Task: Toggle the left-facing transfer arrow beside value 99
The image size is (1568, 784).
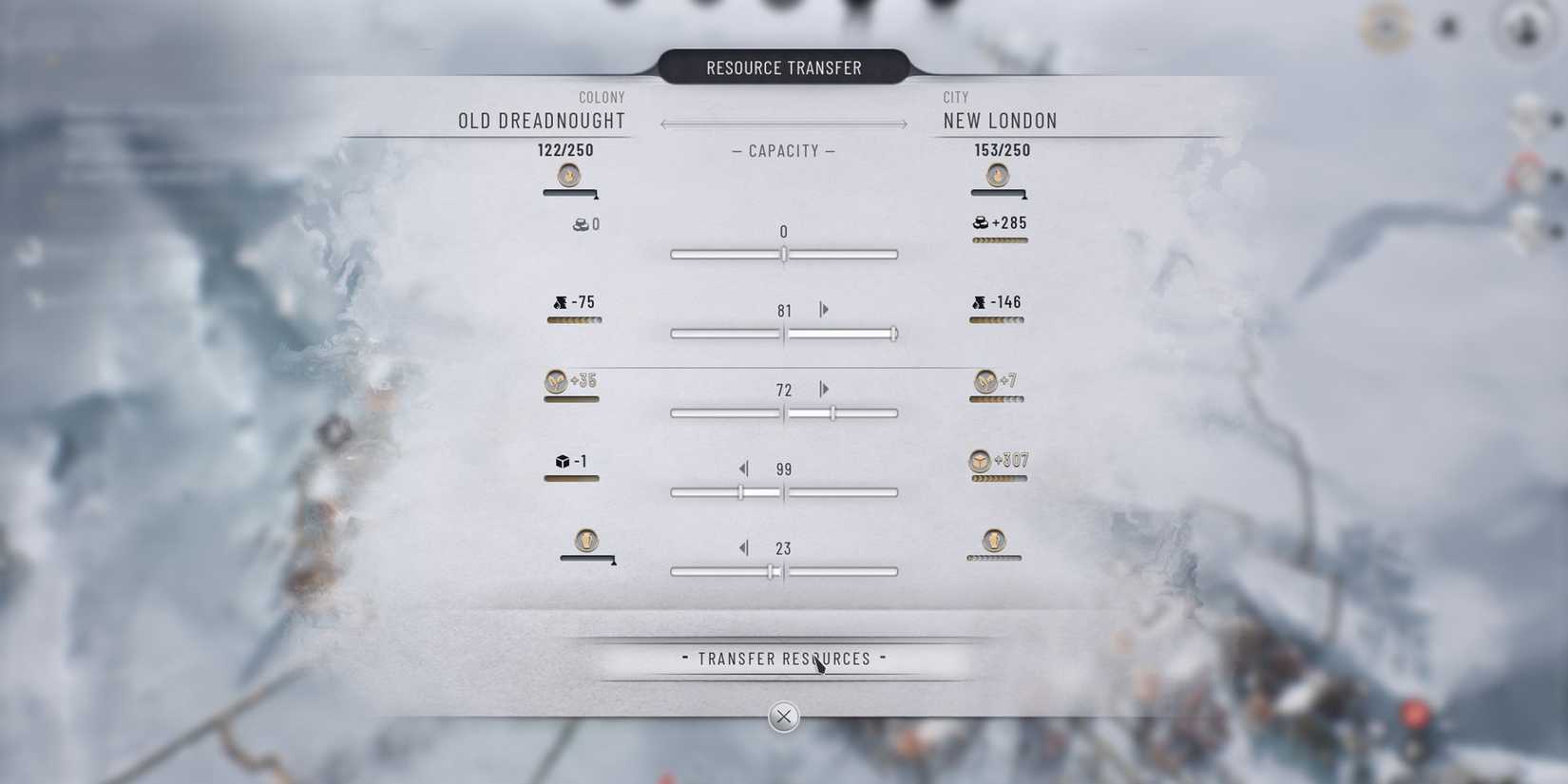Action: click(x=745, y=468)
